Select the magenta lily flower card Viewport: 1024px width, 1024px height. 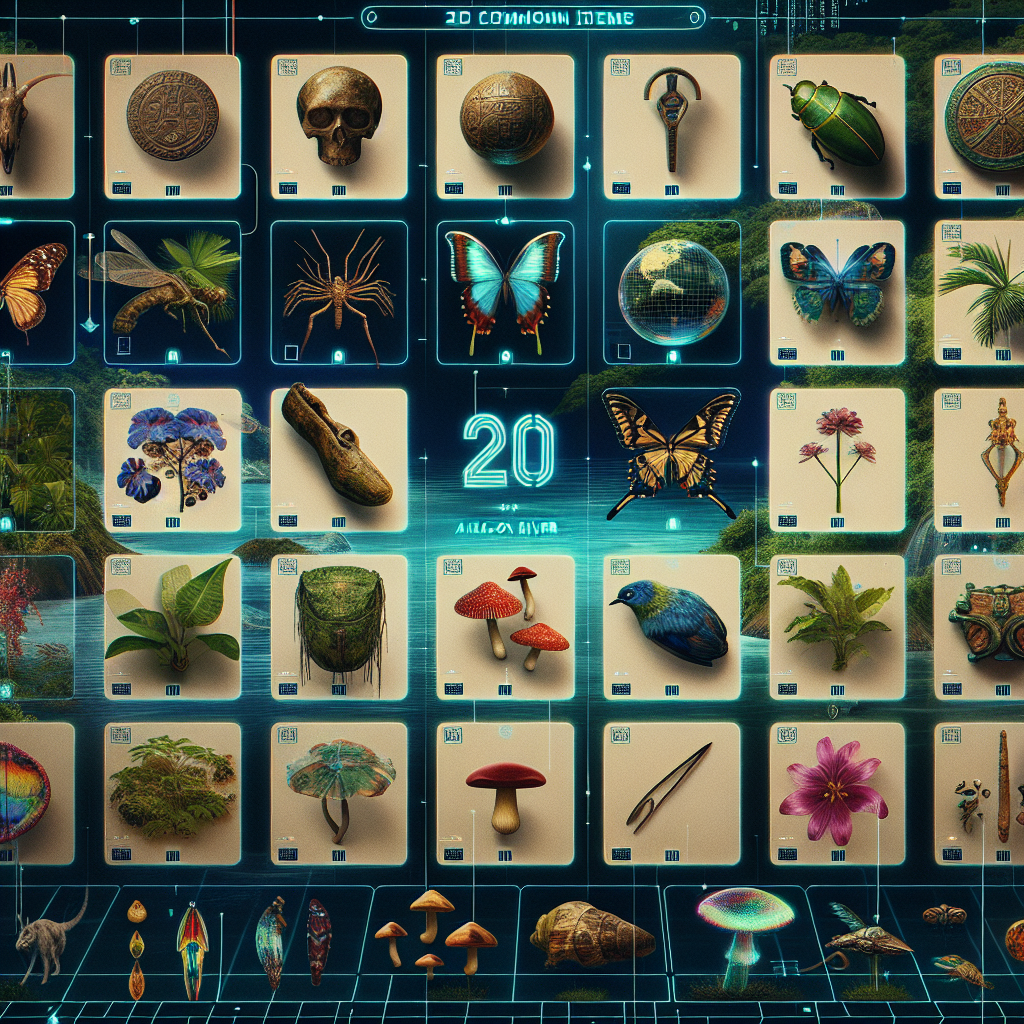coord(836,792)
